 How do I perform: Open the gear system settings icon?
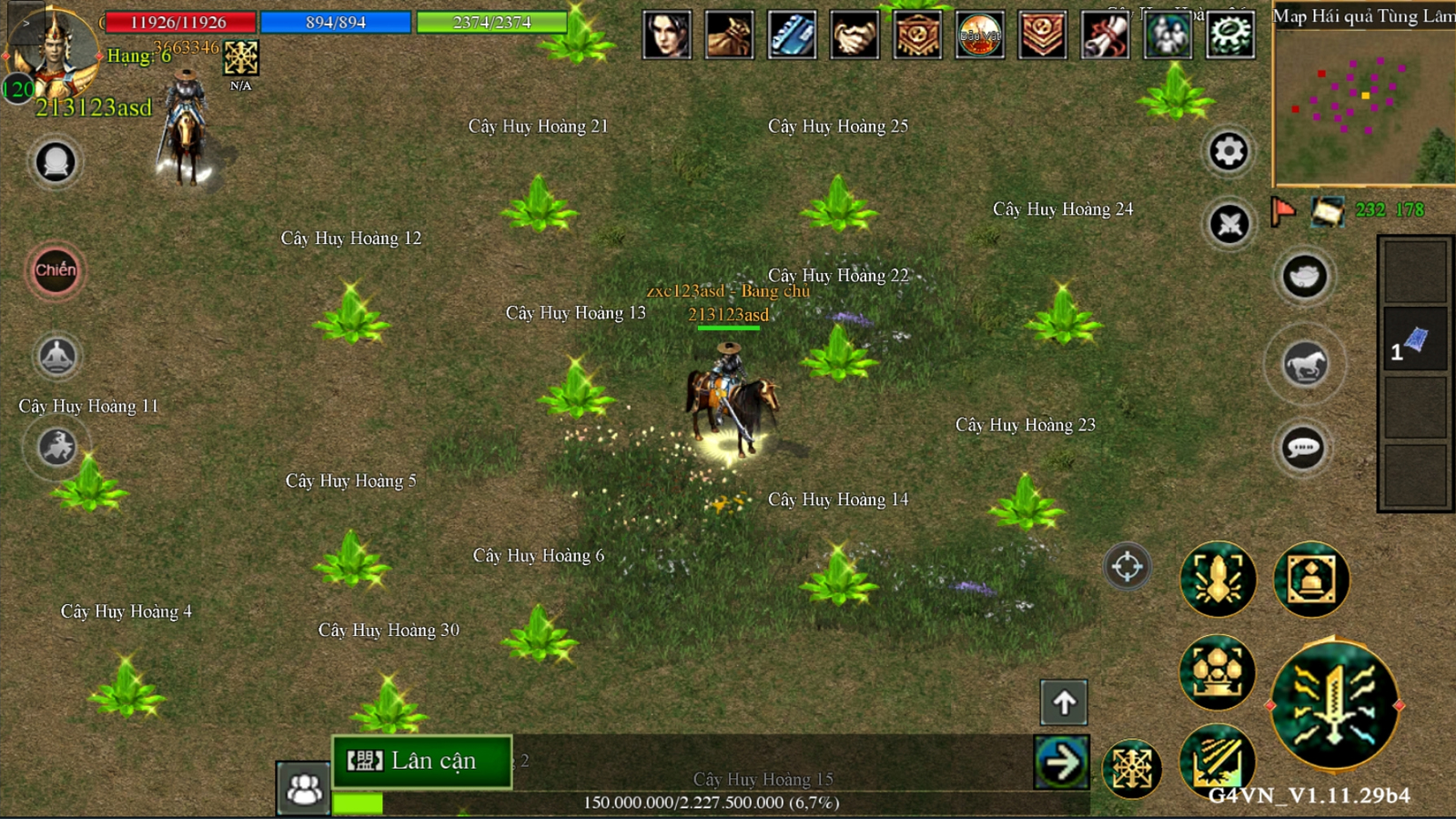click(x=1230, y=35)
